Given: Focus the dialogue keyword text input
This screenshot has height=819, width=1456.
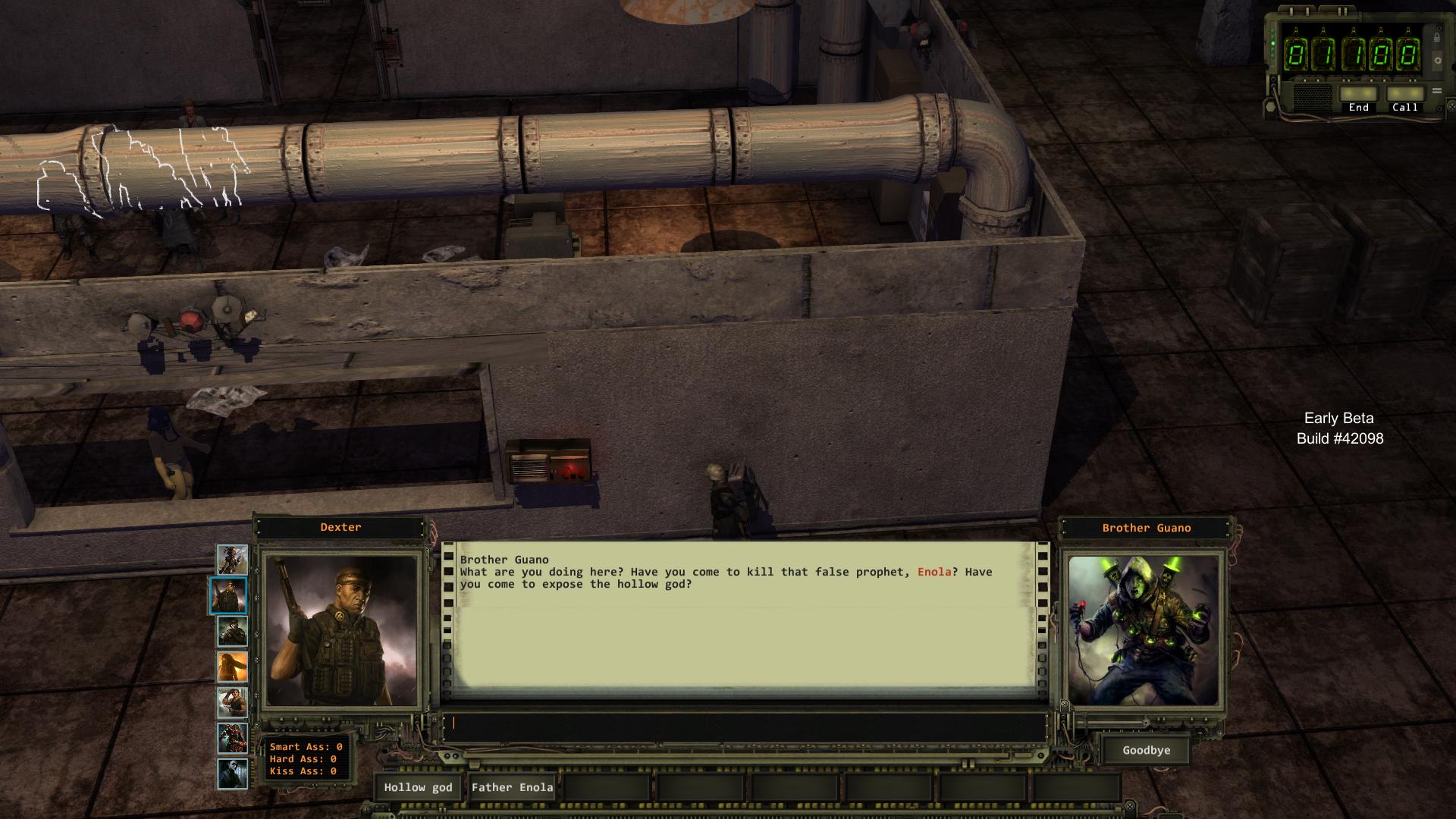Looking at the screenshot, I should [x=747, y=723].
